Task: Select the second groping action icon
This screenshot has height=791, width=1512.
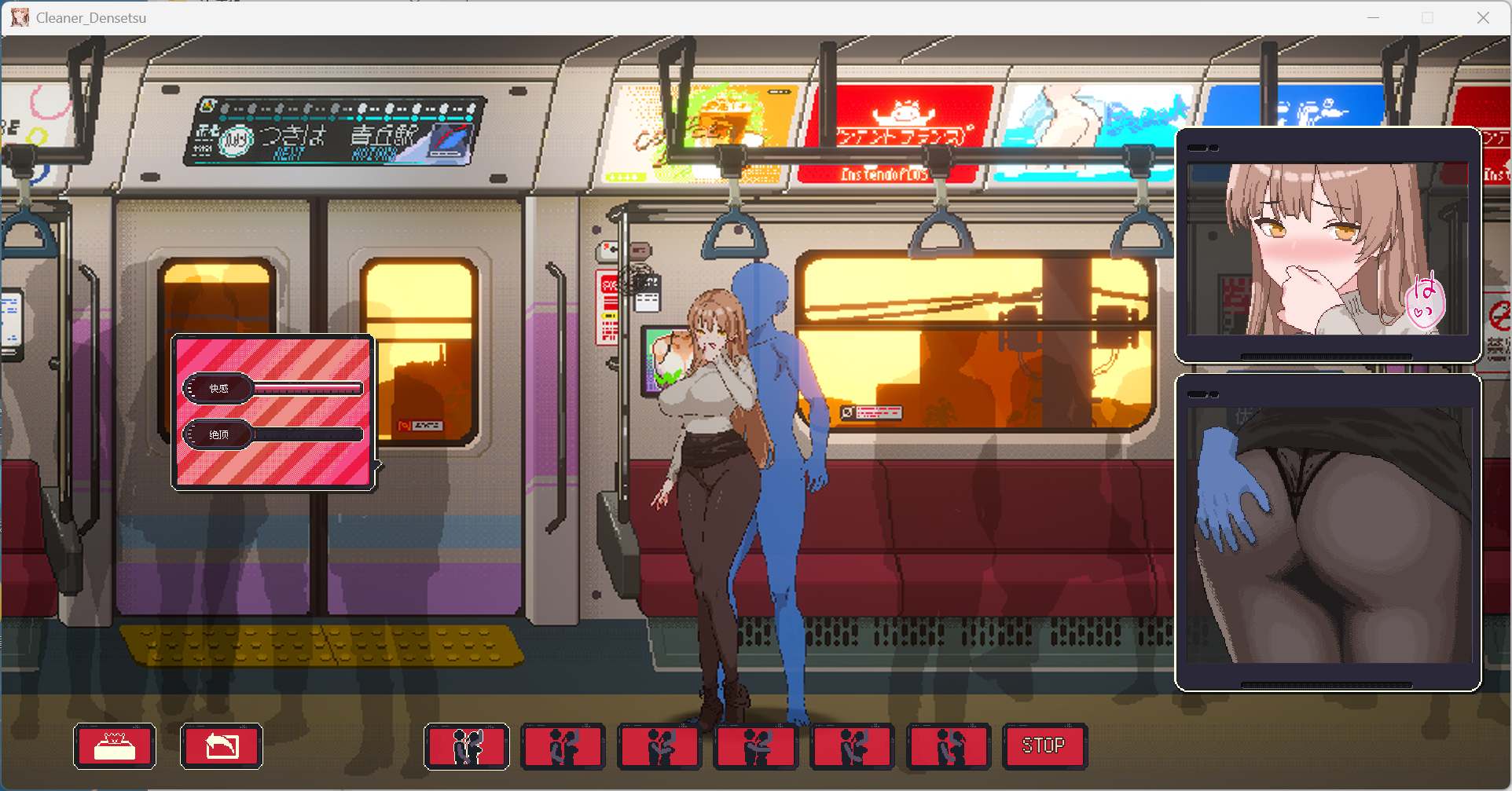Action: point(563,746)
